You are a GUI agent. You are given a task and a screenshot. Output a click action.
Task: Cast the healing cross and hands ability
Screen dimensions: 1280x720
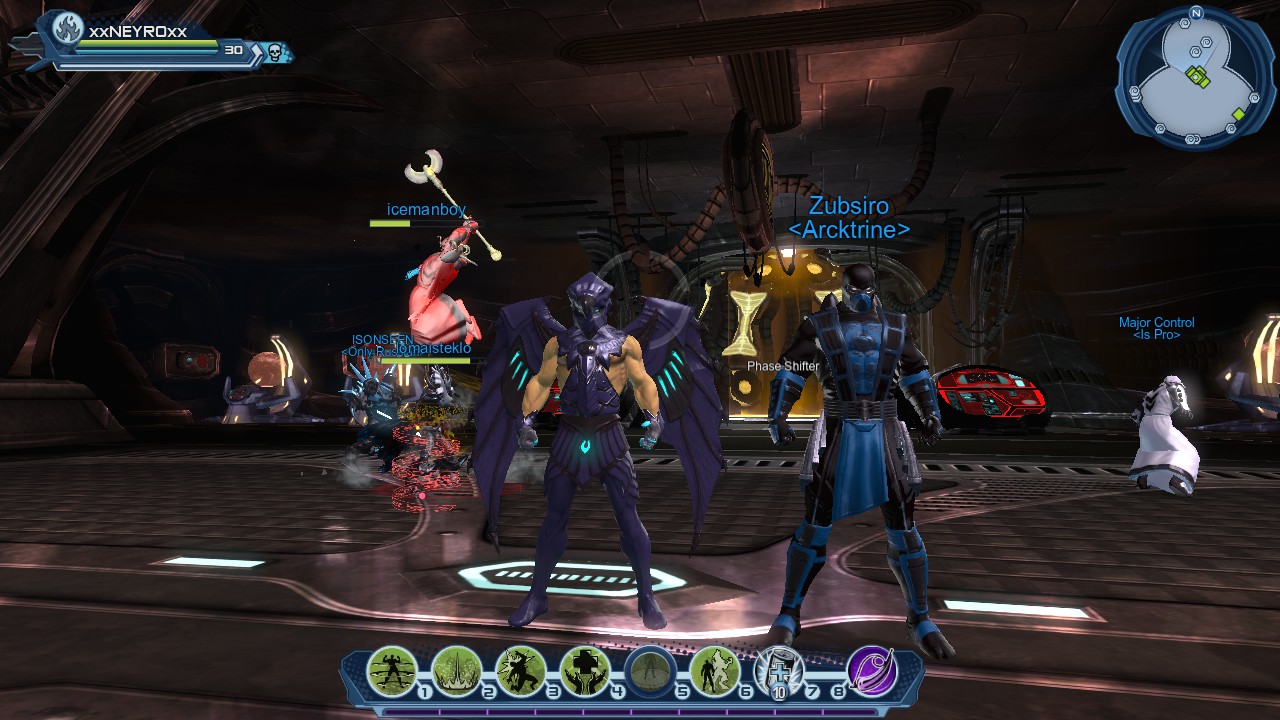[585, 670]
